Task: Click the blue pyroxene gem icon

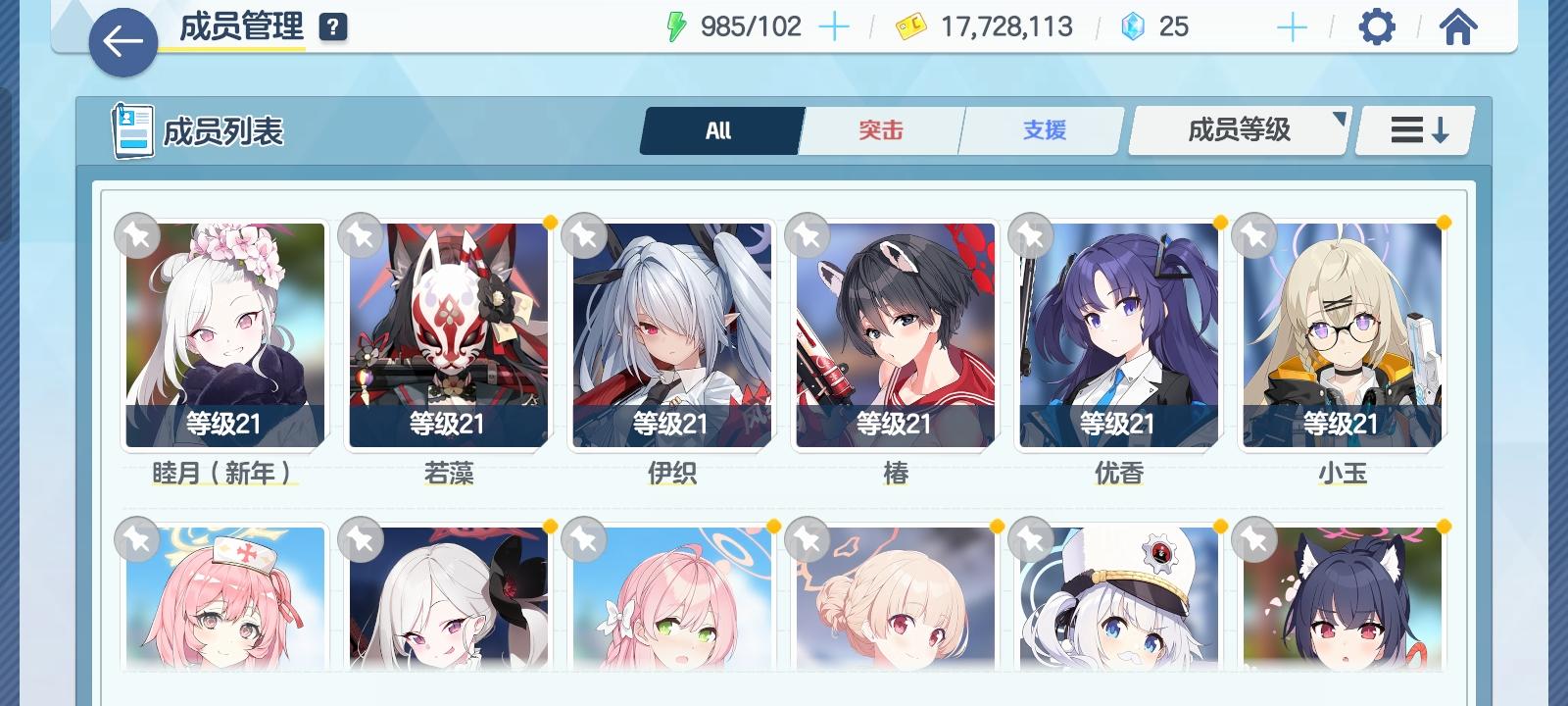Action: [x=1133, y=27]
